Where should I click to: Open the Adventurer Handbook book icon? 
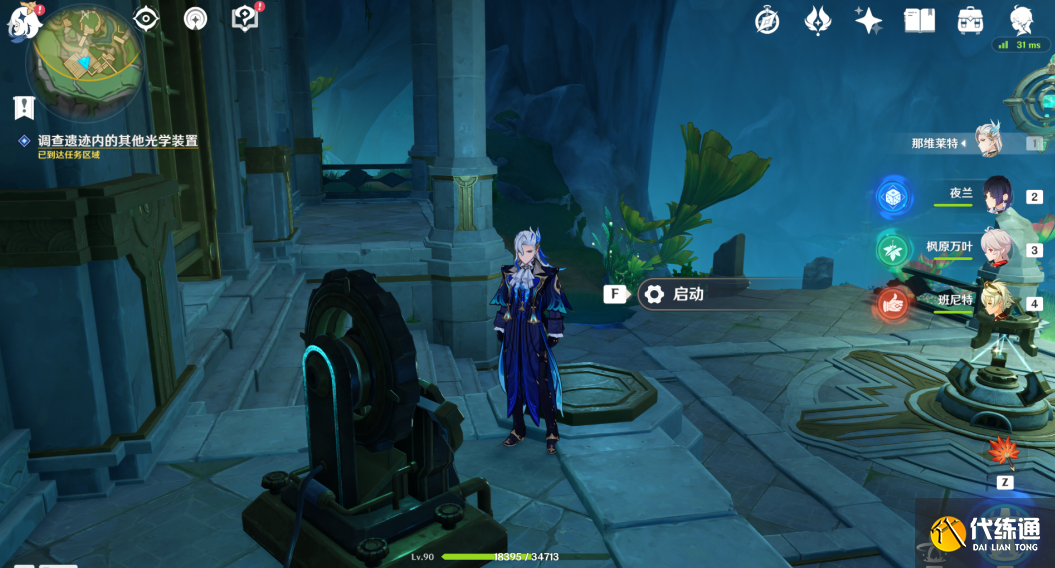919,20
